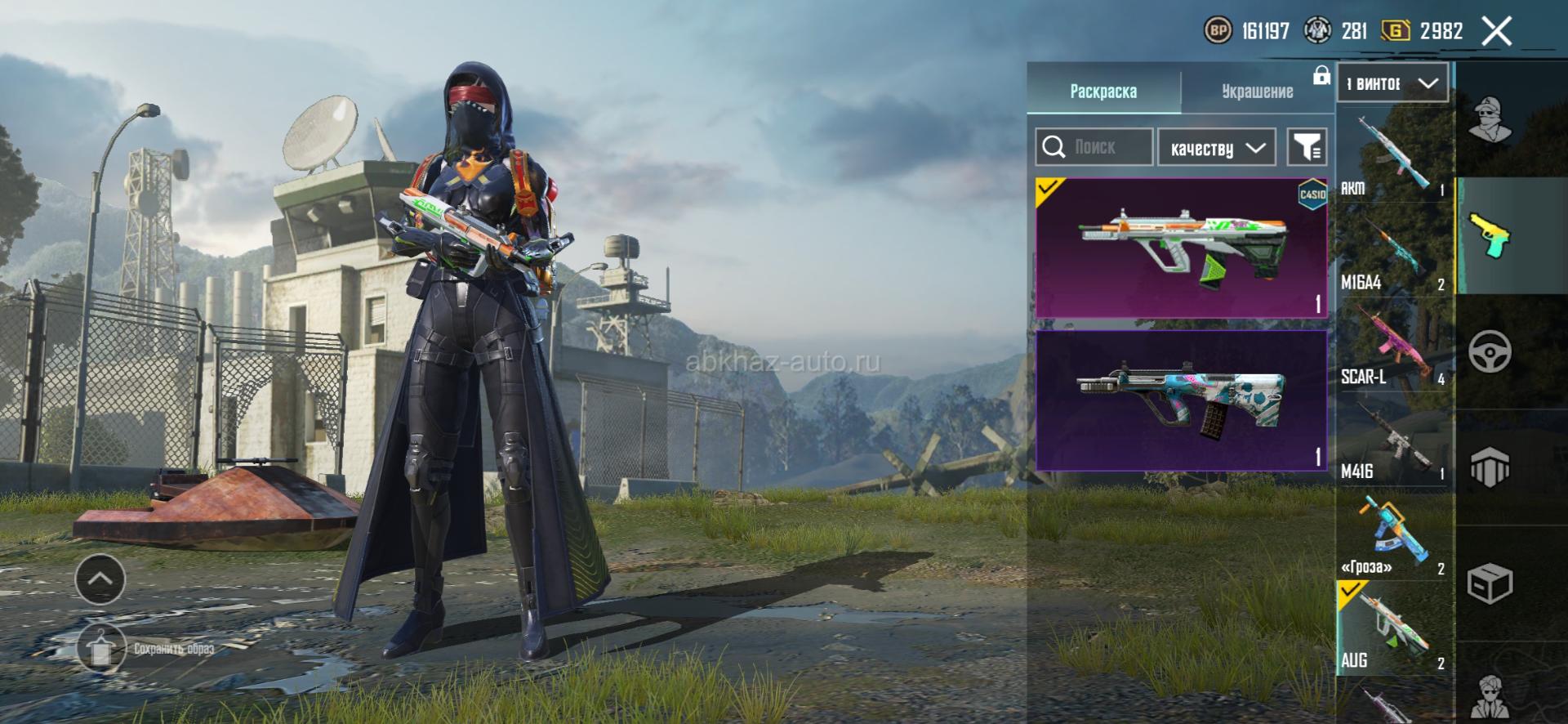Switch to the Раскраска tab
Image resolution: width=1568 pixels, height=724 pixels.
click(1102, 91)
